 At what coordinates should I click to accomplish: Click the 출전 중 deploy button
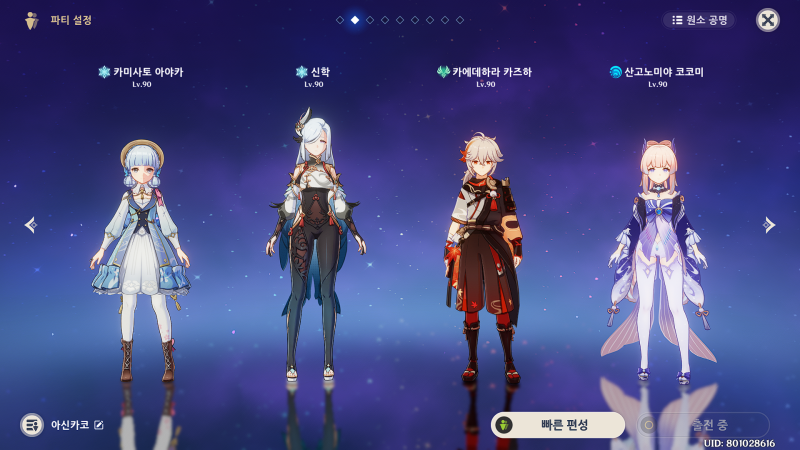coord(705,425)
